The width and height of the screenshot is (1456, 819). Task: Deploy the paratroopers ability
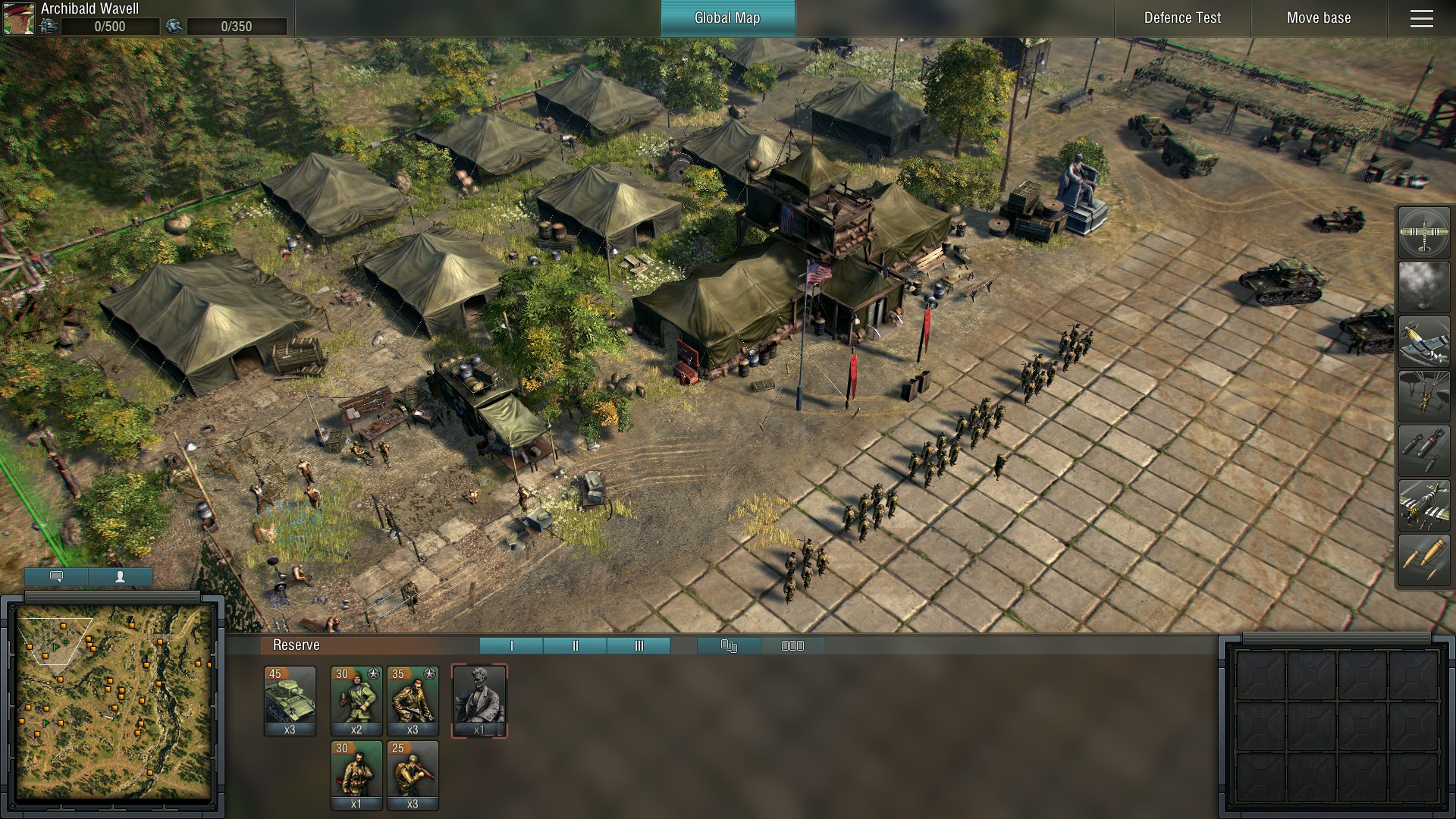(1423, 396)
